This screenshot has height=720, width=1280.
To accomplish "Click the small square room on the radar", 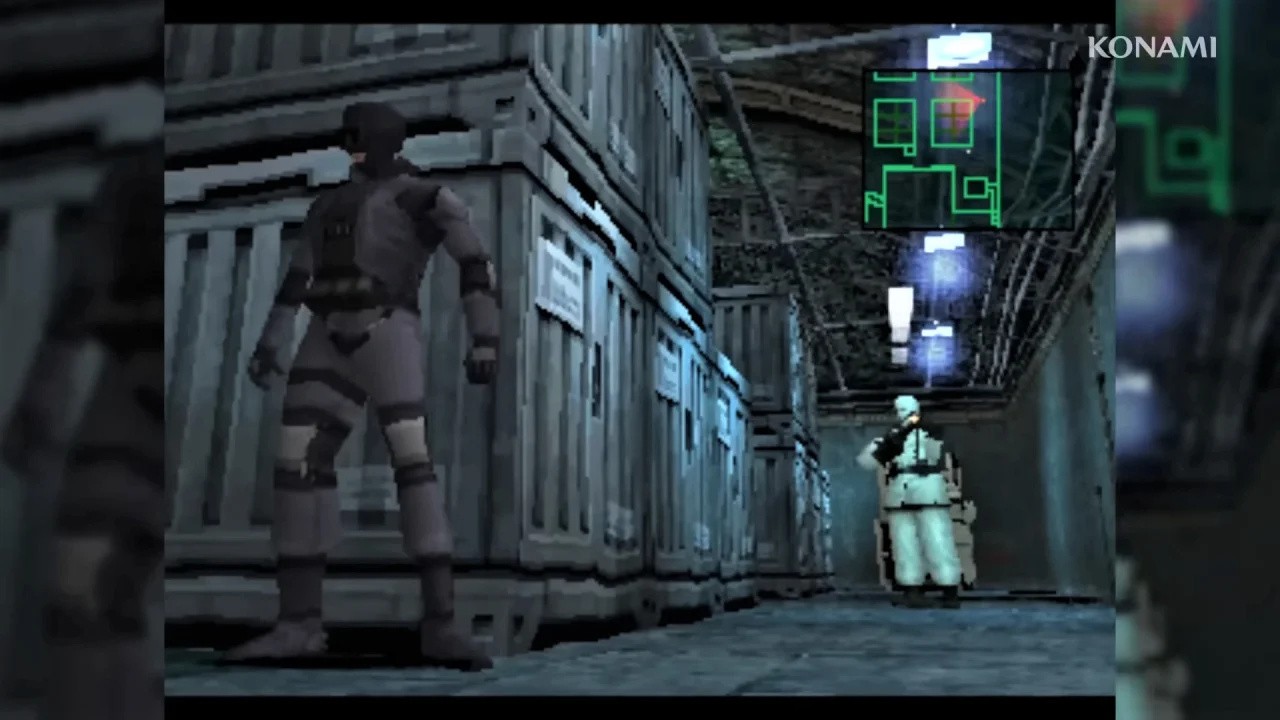I will (x=976, y=187).
